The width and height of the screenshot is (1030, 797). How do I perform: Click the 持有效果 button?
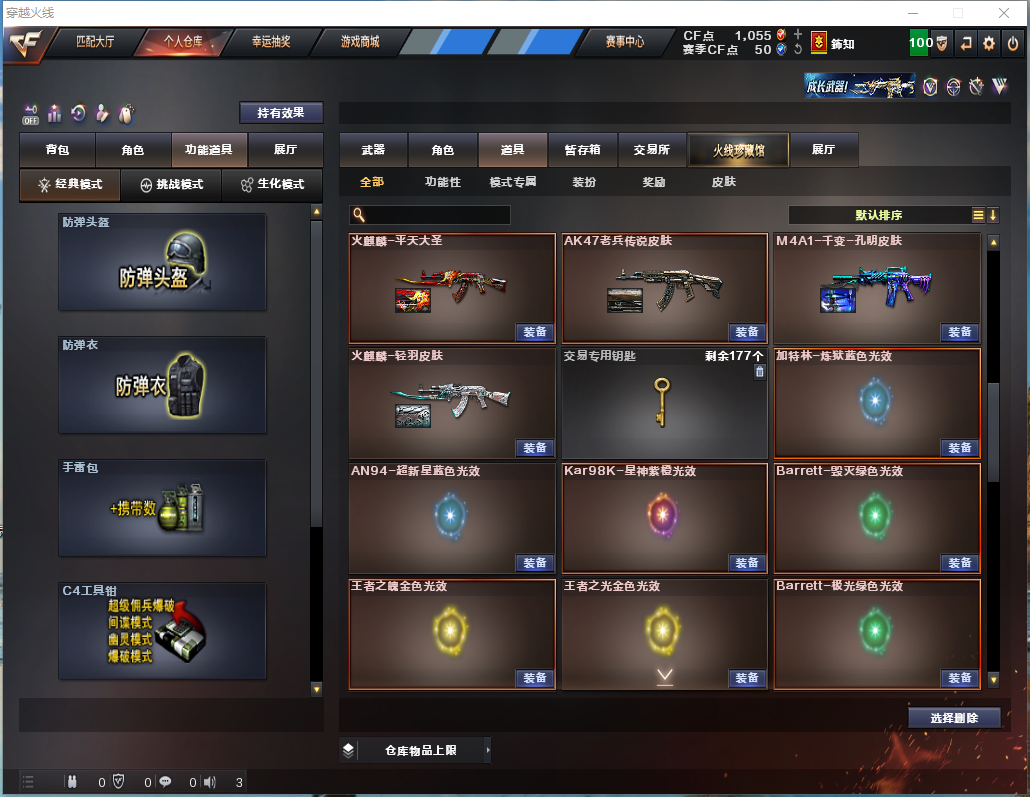point(281,113)
